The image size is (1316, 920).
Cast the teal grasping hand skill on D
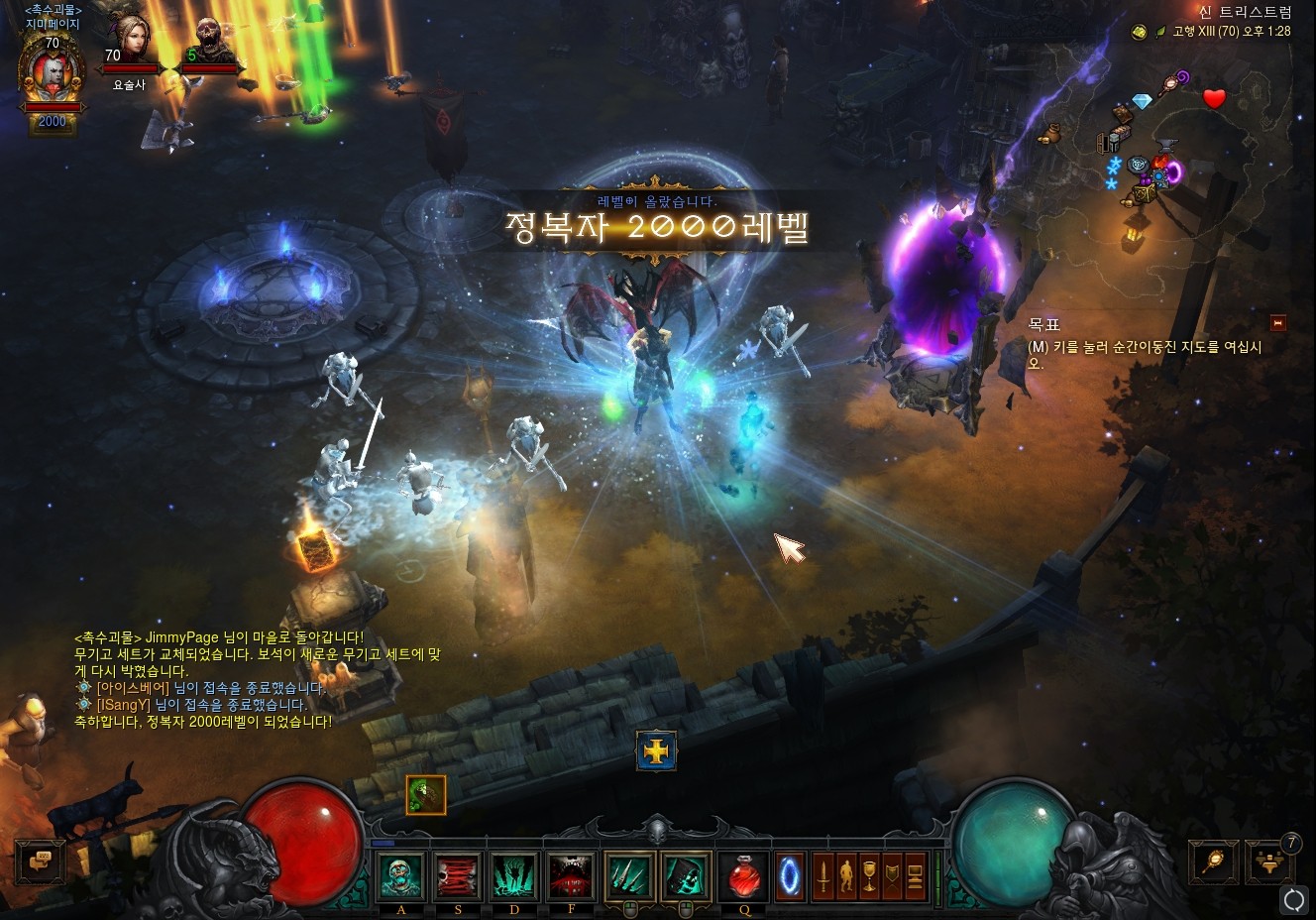click(x=514, y=876)
